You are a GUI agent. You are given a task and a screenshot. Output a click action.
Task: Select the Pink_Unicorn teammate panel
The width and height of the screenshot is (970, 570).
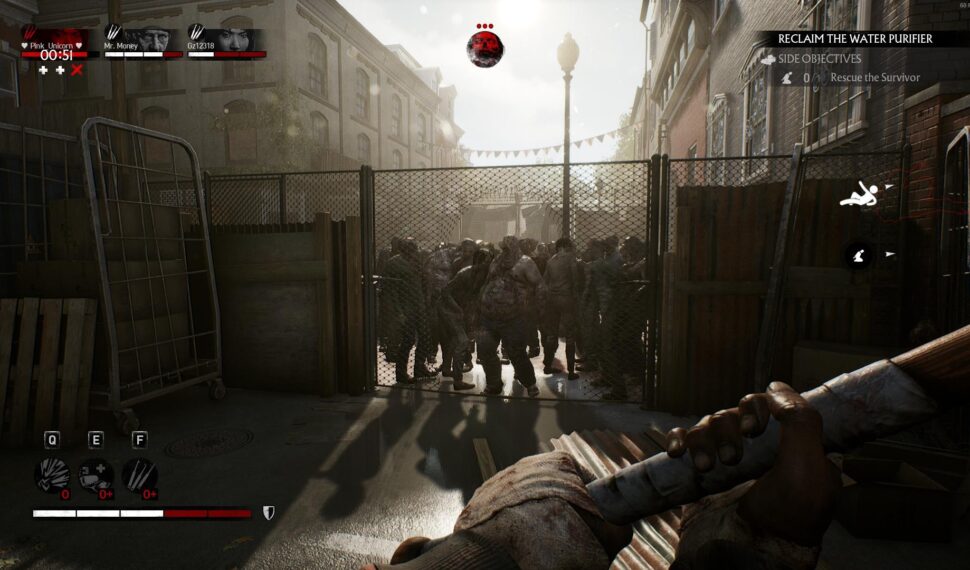pyautogui.click(x=60, y=44)
